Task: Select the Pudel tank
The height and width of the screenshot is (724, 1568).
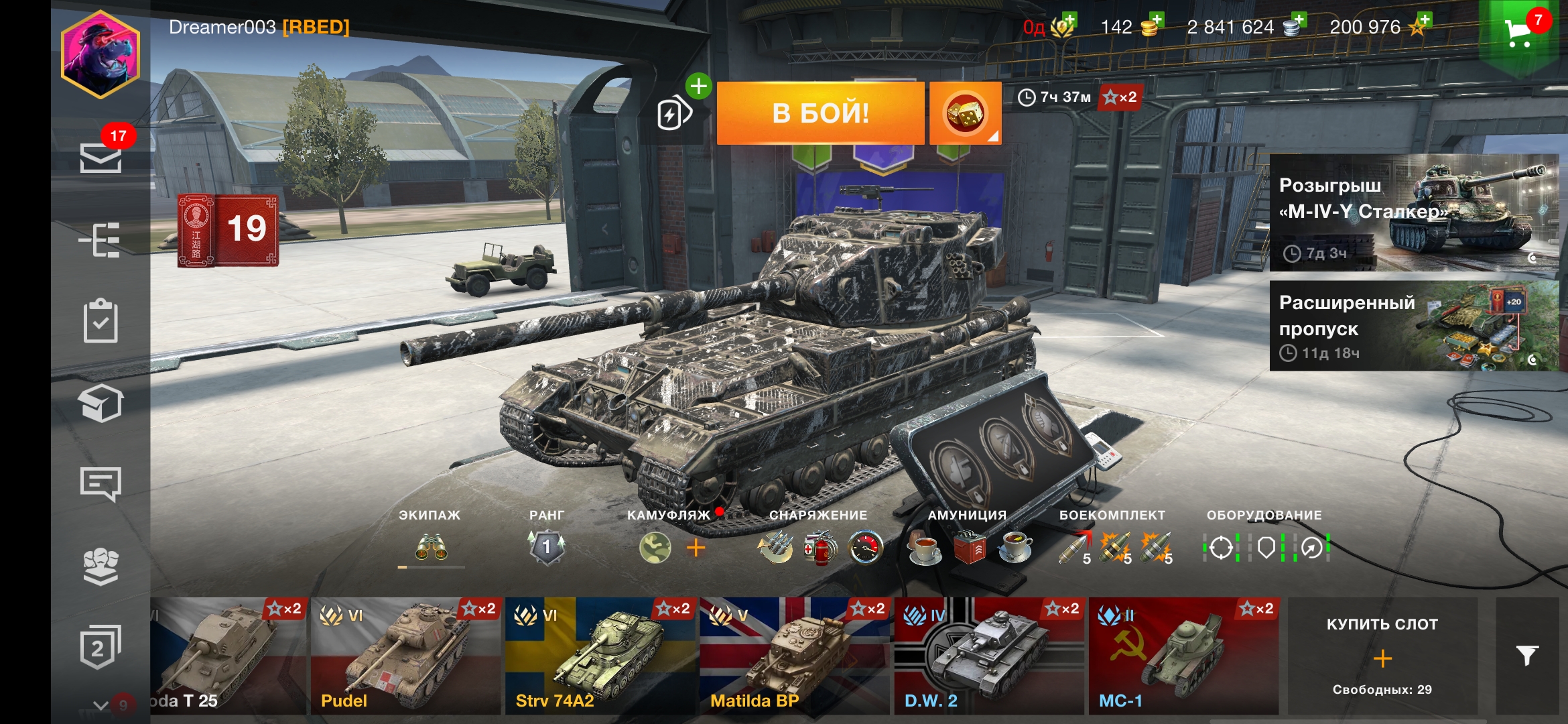Action: tap(406, 656)
